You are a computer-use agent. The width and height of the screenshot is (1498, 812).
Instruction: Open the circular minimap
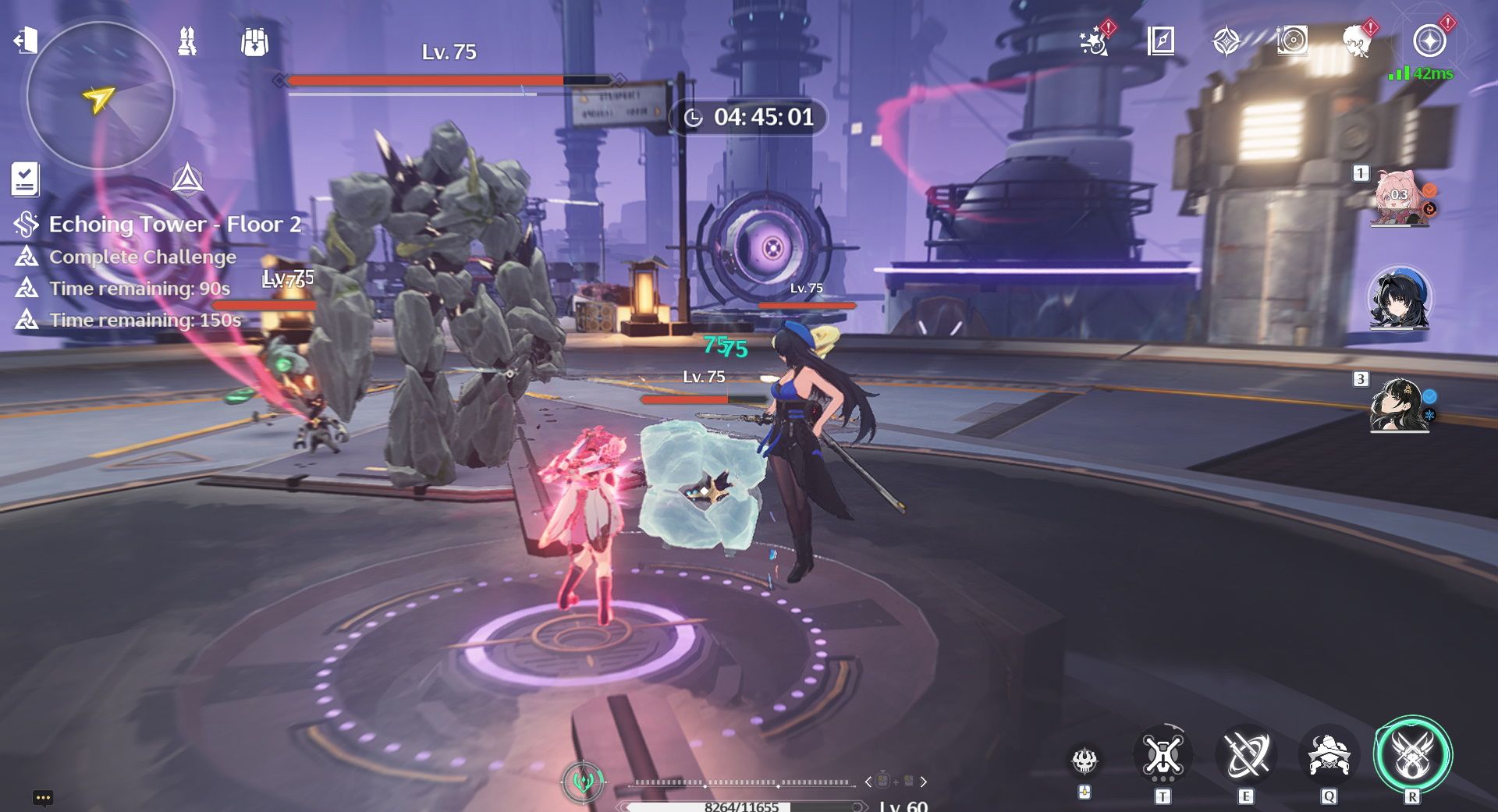[x=100, y=95]
